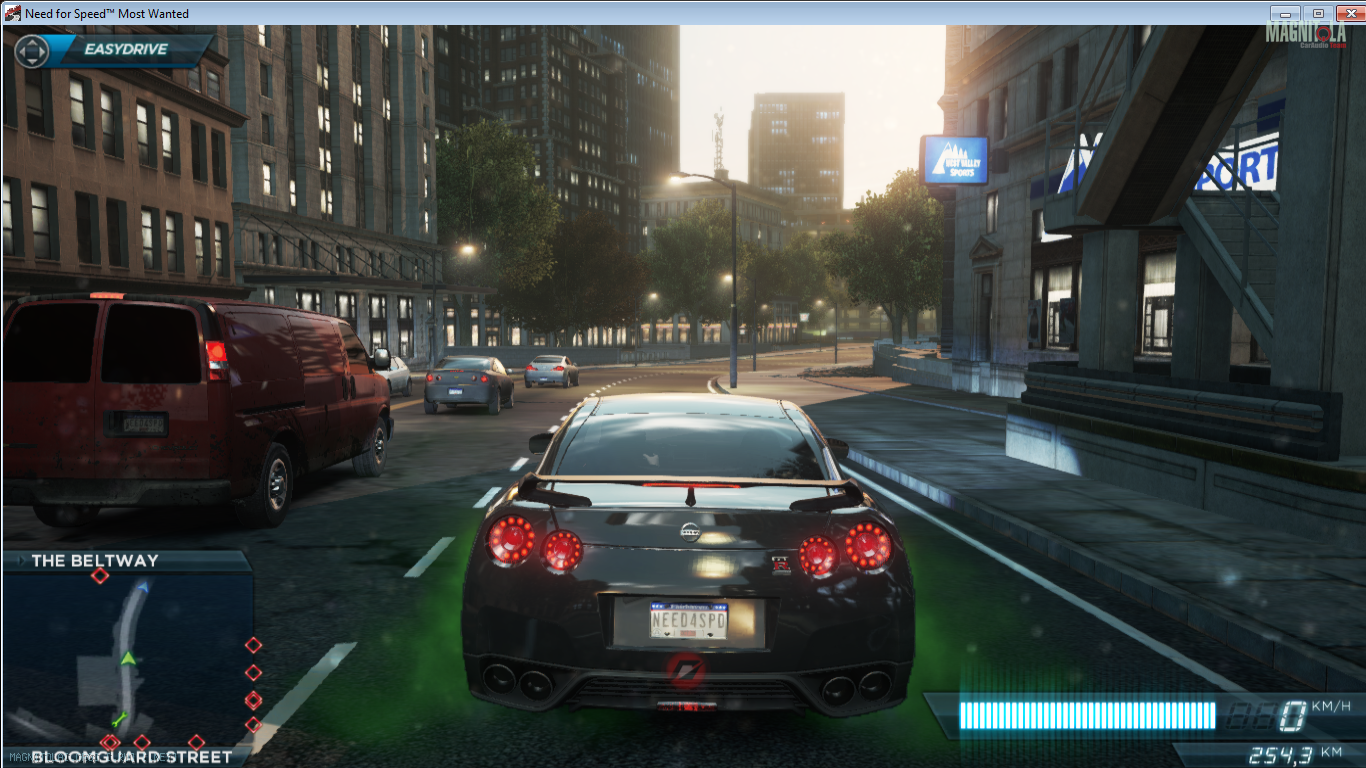1366x768 pixels.
Task: Select the green player arrow on minimap
Action: pos(127,657)
